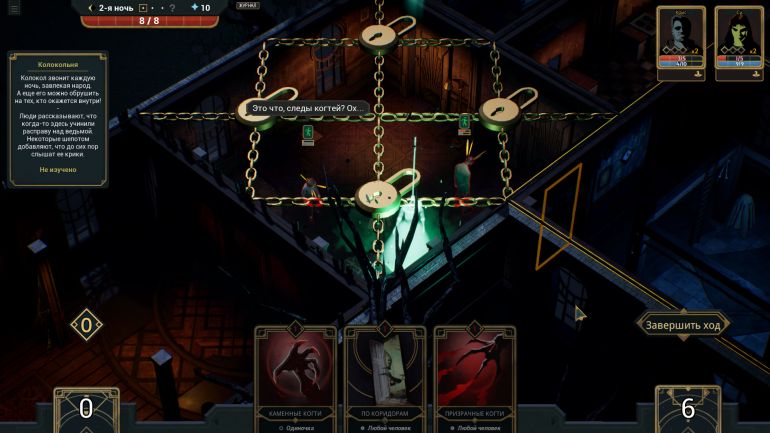Open the hamburger menu
Image resolution: width=770 pixels, height=433 pixels.
pos(14,8)
